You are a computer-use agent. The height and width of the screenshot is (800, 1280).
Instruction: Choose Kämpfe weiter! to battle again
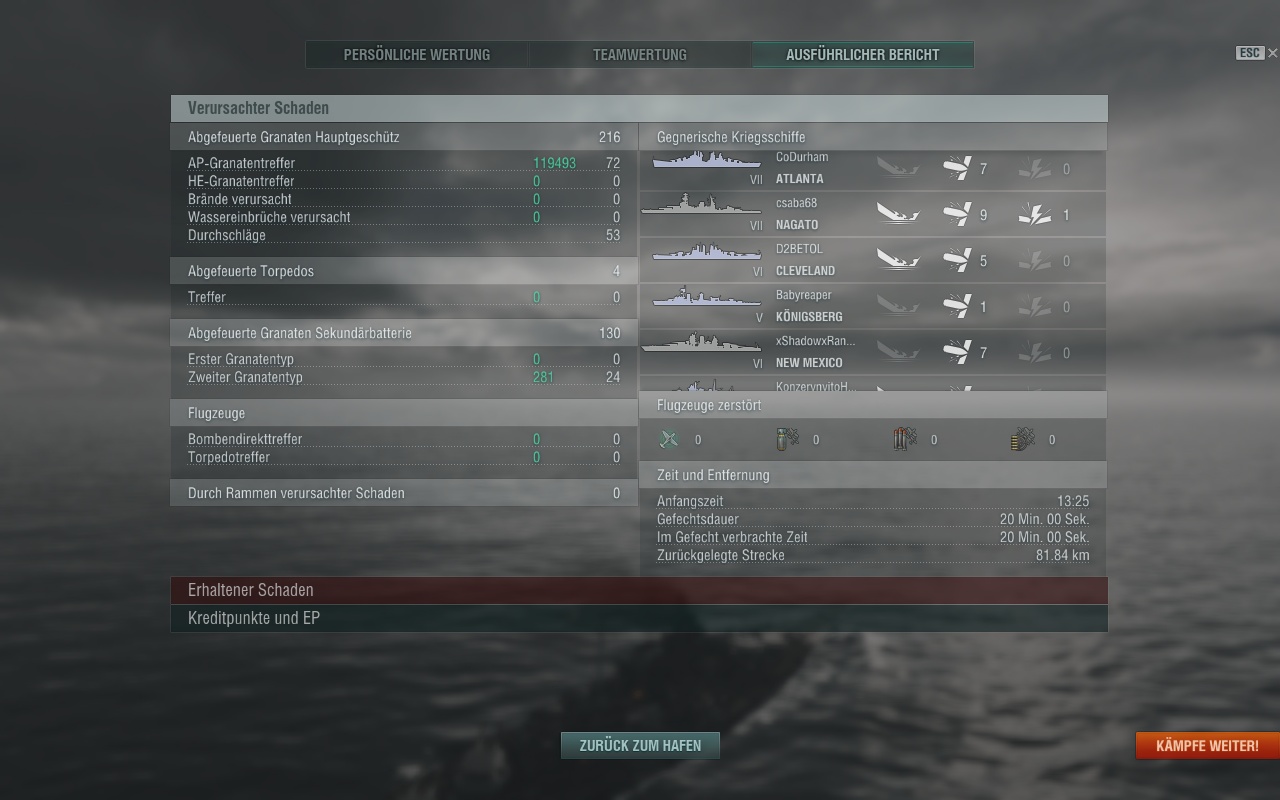(x=1207, y=745)
